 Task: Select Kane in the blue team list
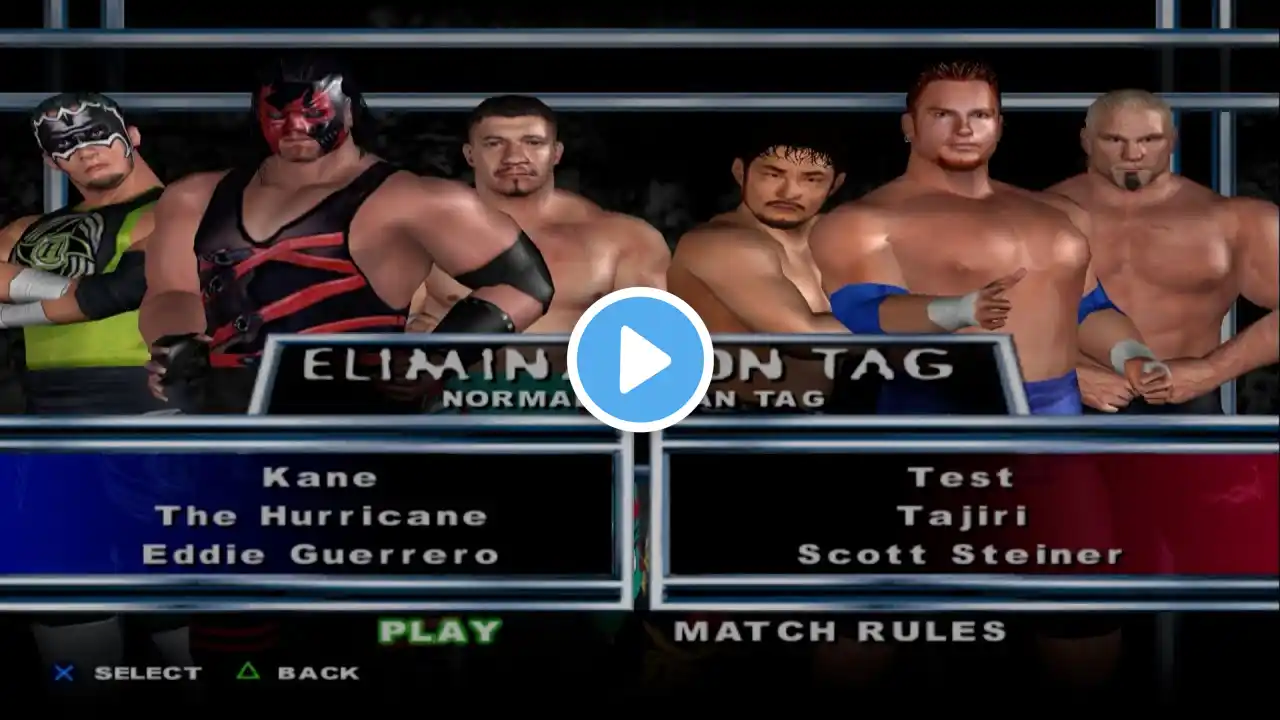coord(320,477)
